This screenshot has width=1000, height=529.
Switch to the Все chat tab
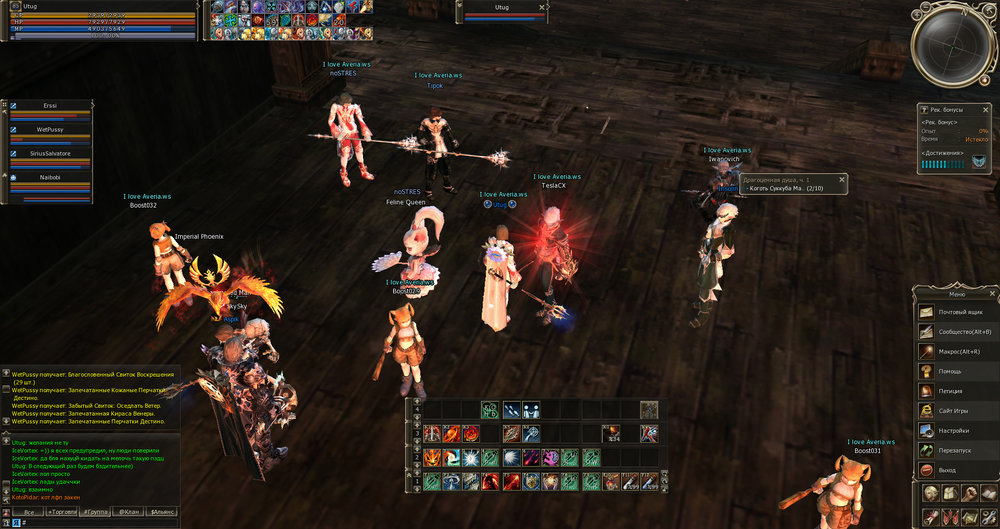[x=29, y=512]
